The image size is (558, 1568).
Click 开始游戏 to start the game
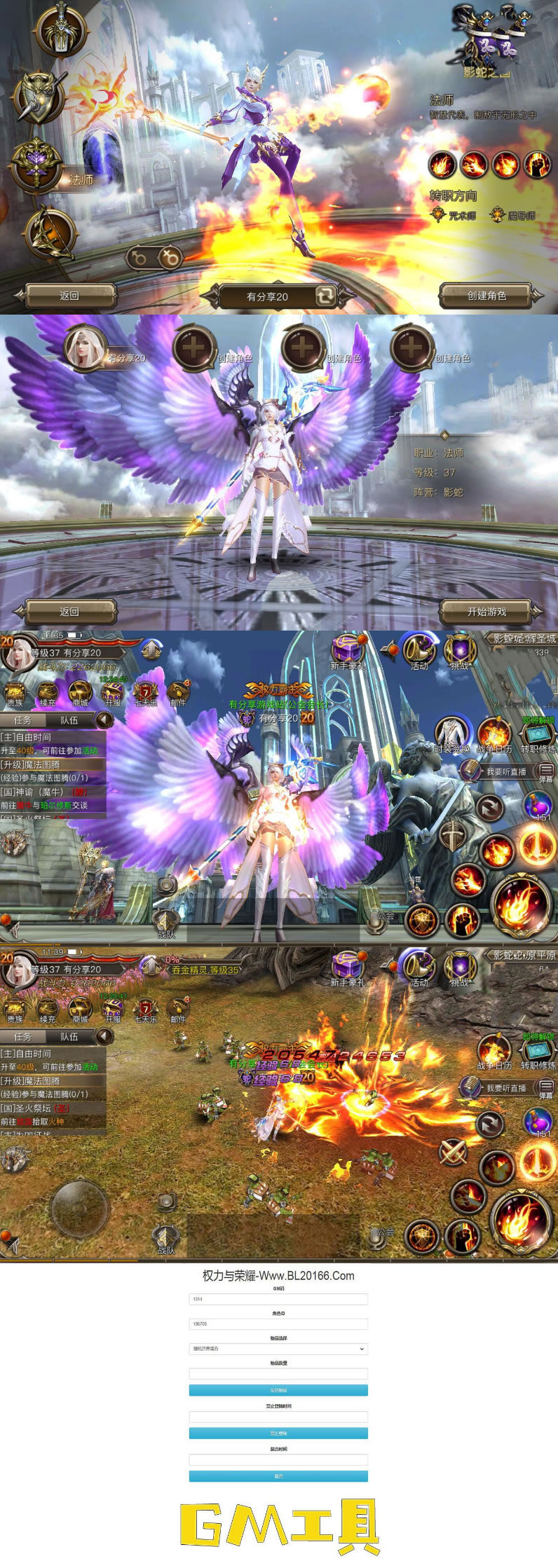pyautogui.click(x=486, y=612)
